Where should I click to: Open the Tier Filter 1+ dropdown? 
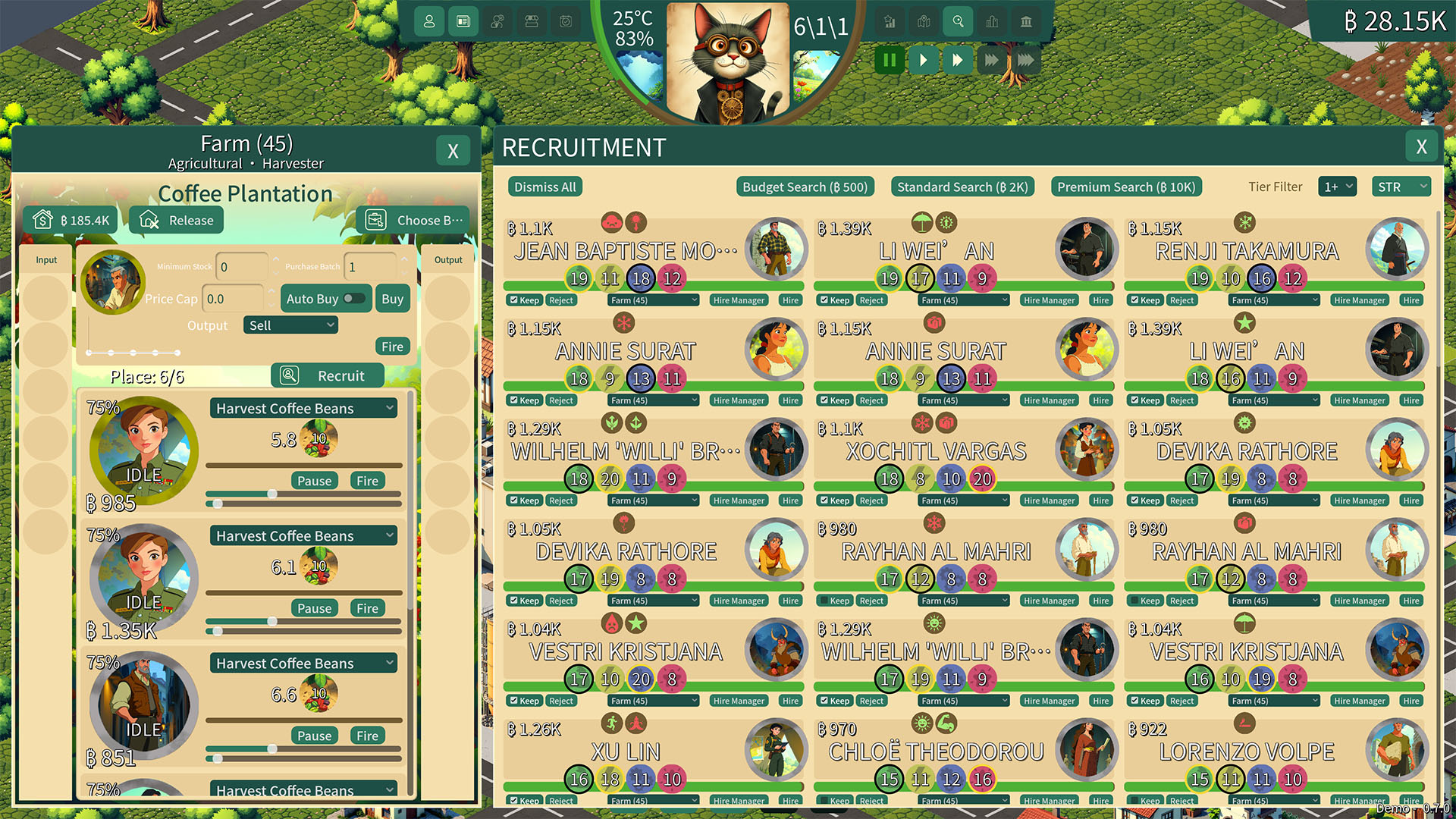click(1337, 187)
